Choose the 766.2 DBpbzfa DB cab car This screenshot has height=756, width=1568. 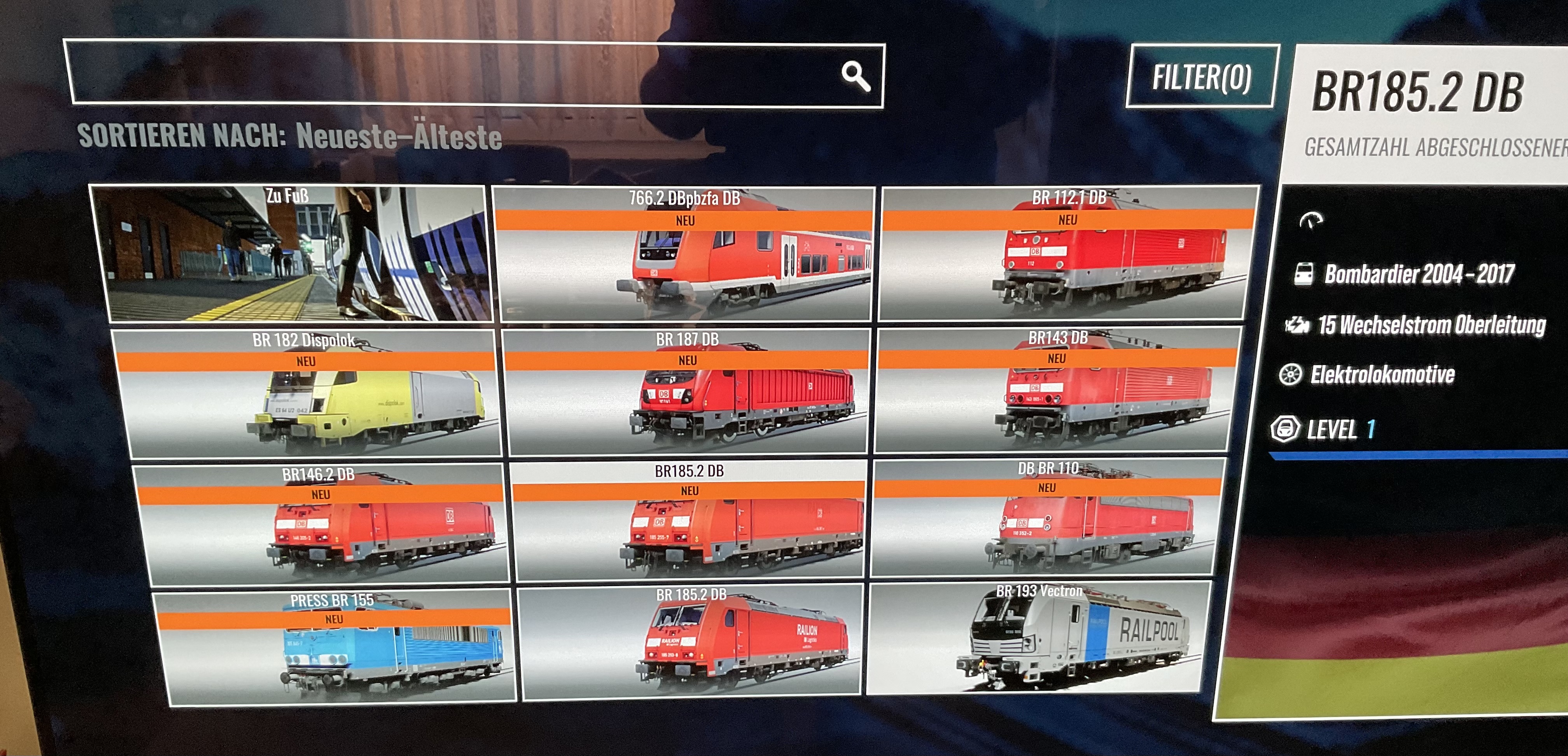685,254
